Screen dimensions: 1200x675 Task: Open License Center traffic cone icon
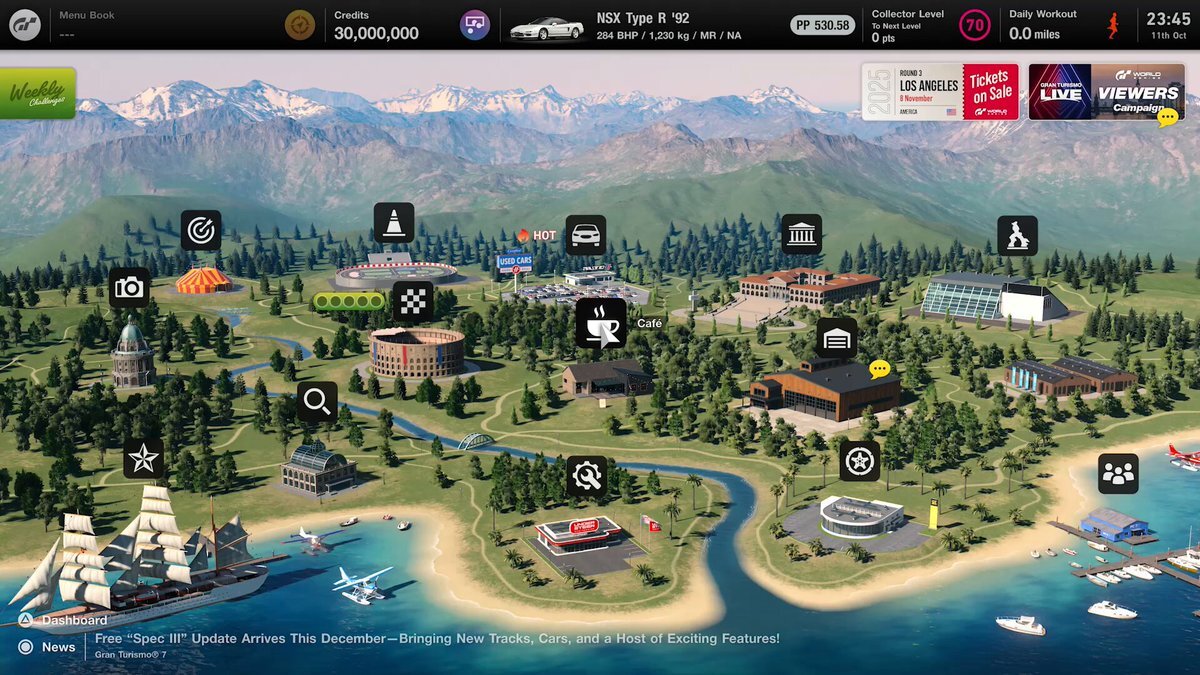tap(394, 222)
